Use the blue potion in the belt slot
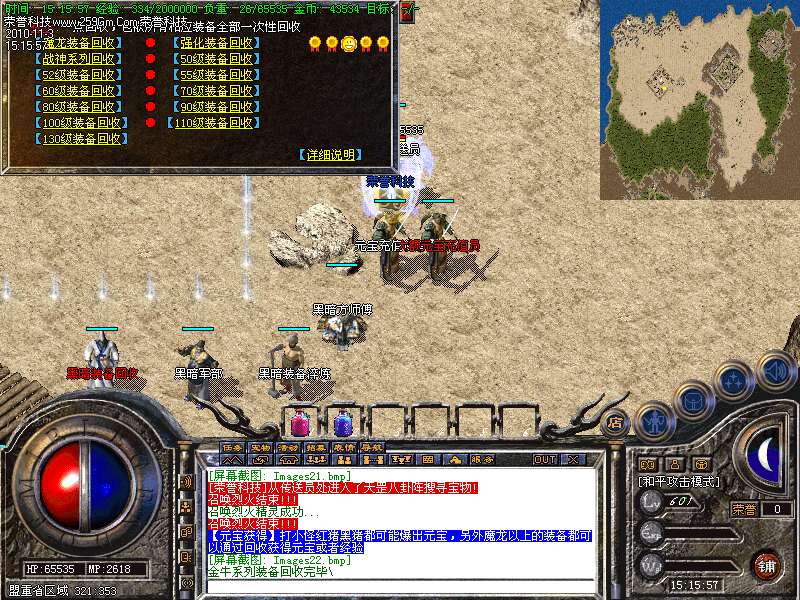The width and height of the screenshot is (800, 600). pyautogui.click(x=343, y=421)
